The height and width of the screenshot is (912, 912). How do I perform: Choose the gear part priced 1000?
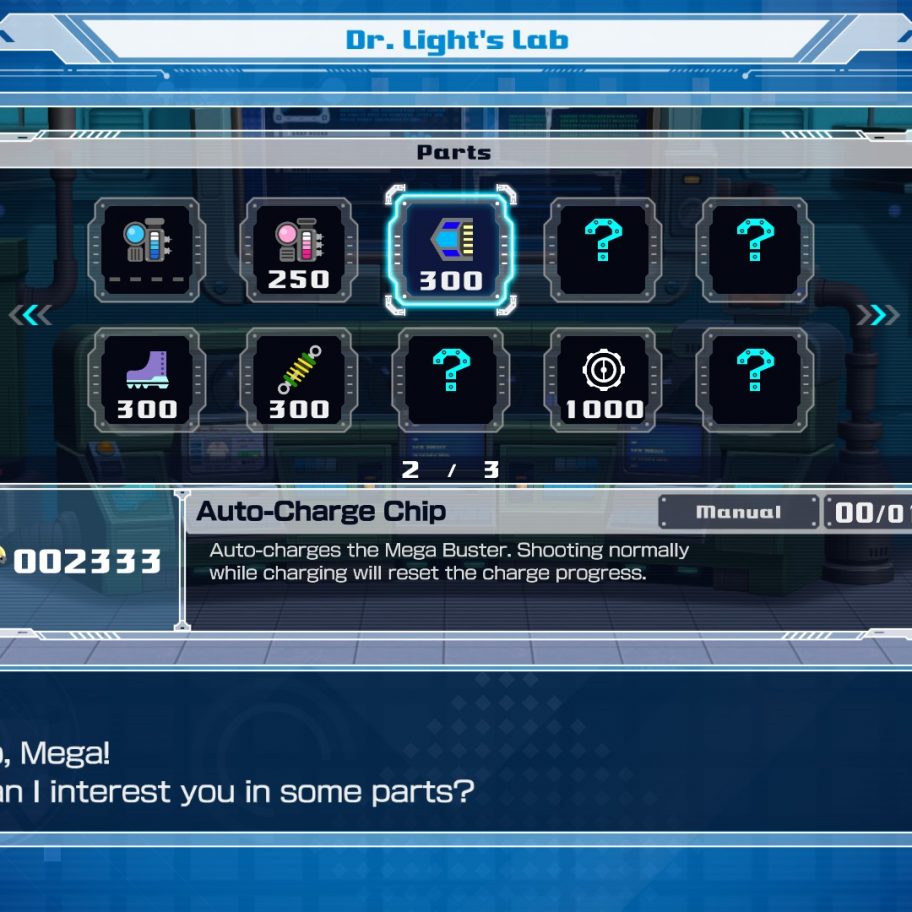tap(603, 380)
